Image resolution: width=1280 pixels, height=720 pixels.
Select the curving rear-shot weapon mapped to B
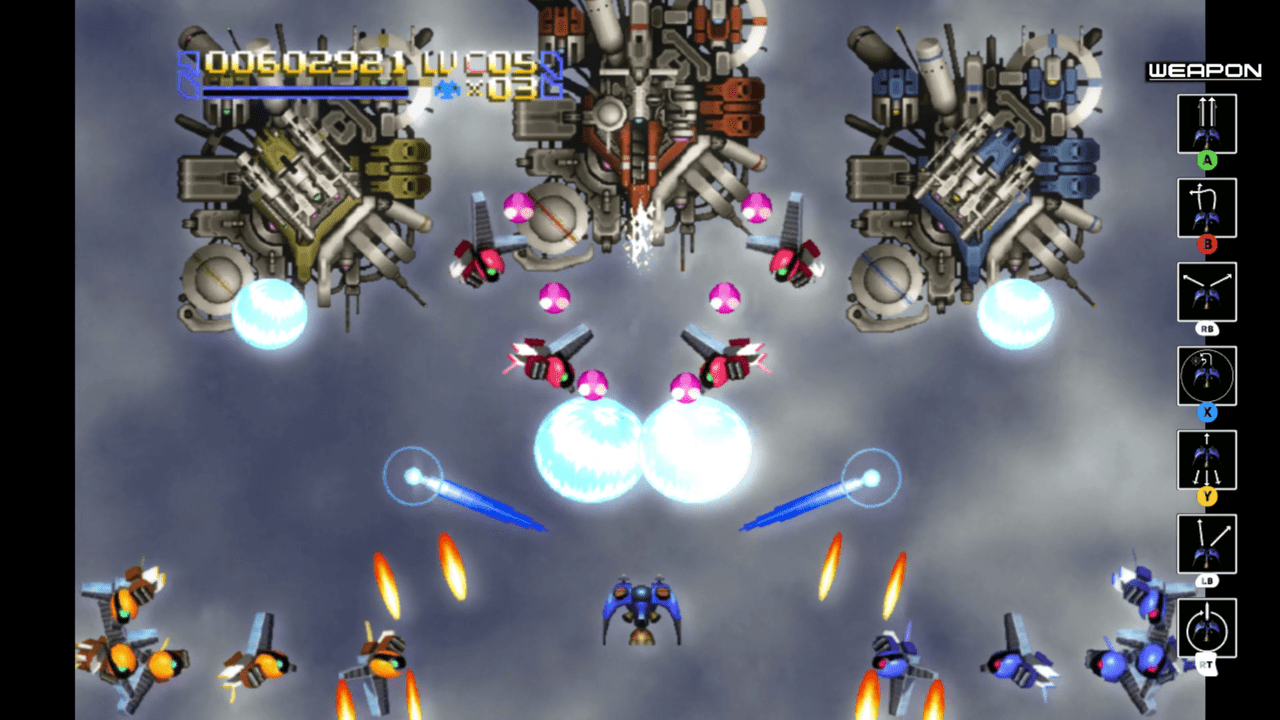[x=1207, y=207]
